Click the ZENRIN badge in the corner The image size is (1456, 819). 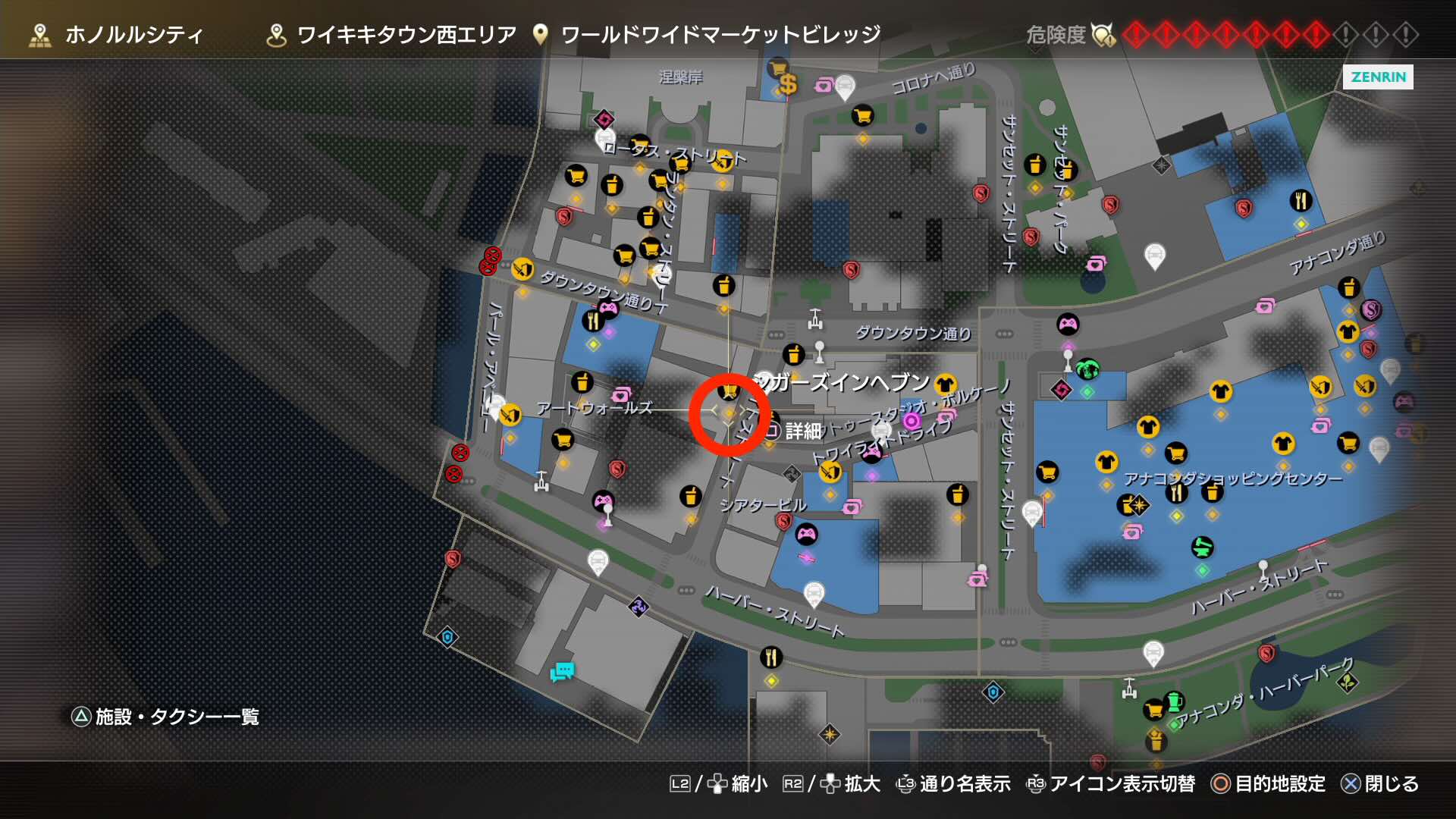1378,77
